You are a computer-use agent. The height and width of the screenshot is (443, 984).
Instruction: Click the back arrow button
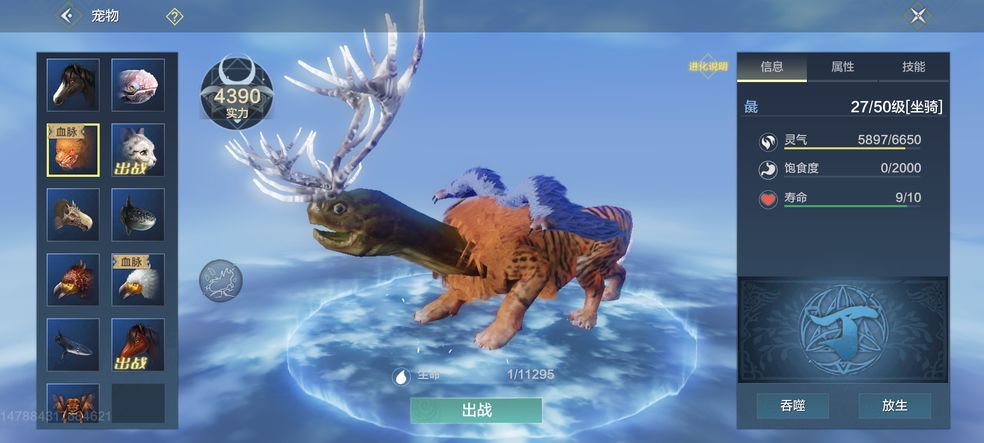click(x=67, y=15)
